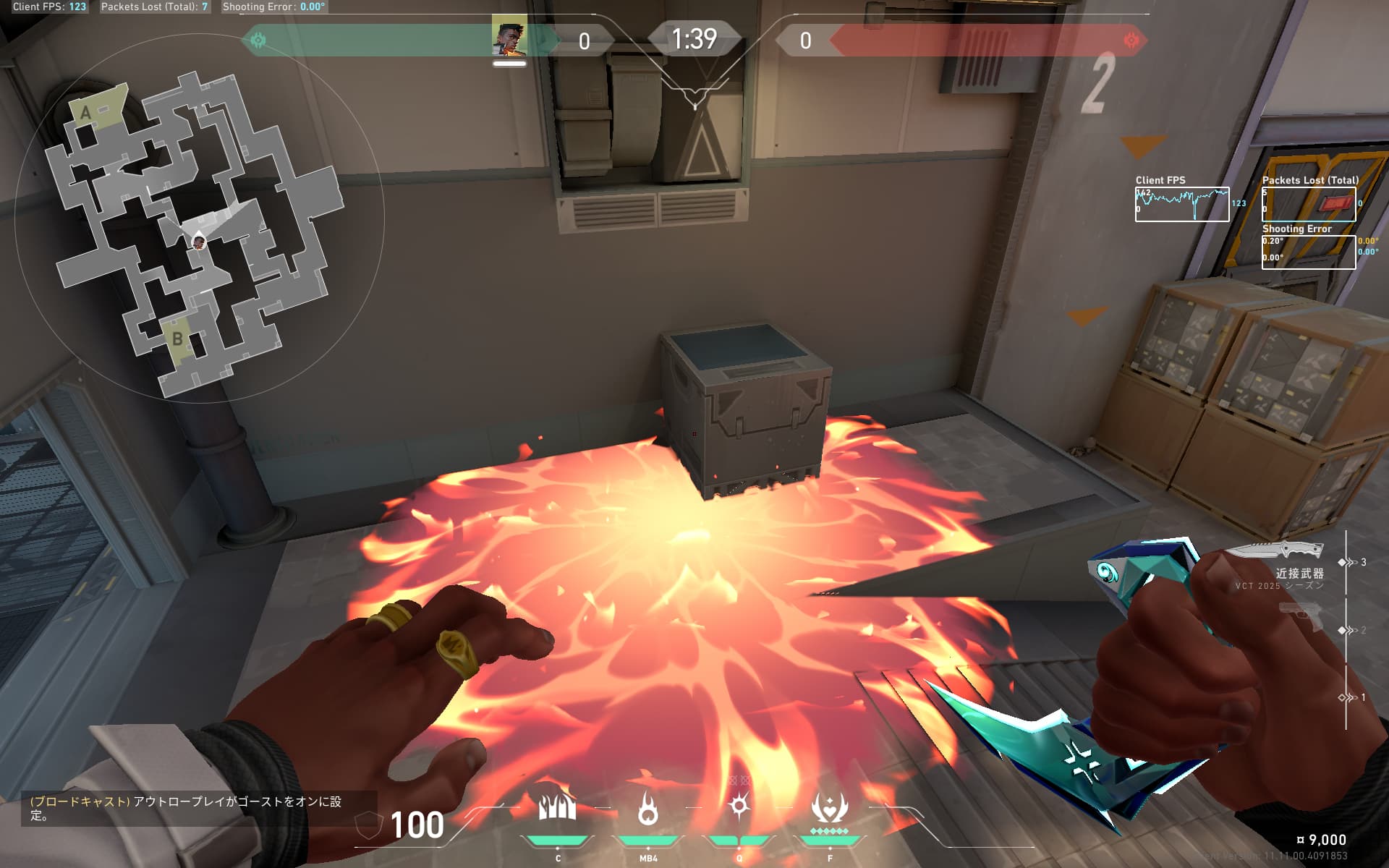Activate the Blaze flame wall ability
The height and width of the screenshot is (868, 1389).
(x=557, y=808)
